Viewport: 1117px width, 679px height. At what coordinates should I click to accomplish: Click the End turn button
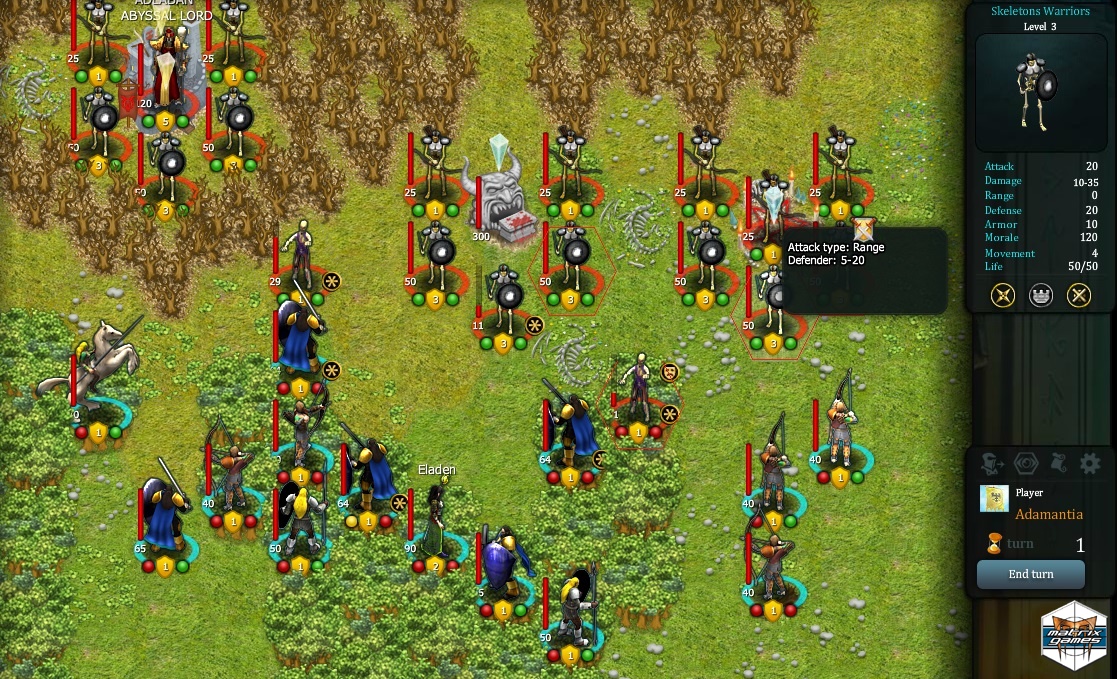1030,574
